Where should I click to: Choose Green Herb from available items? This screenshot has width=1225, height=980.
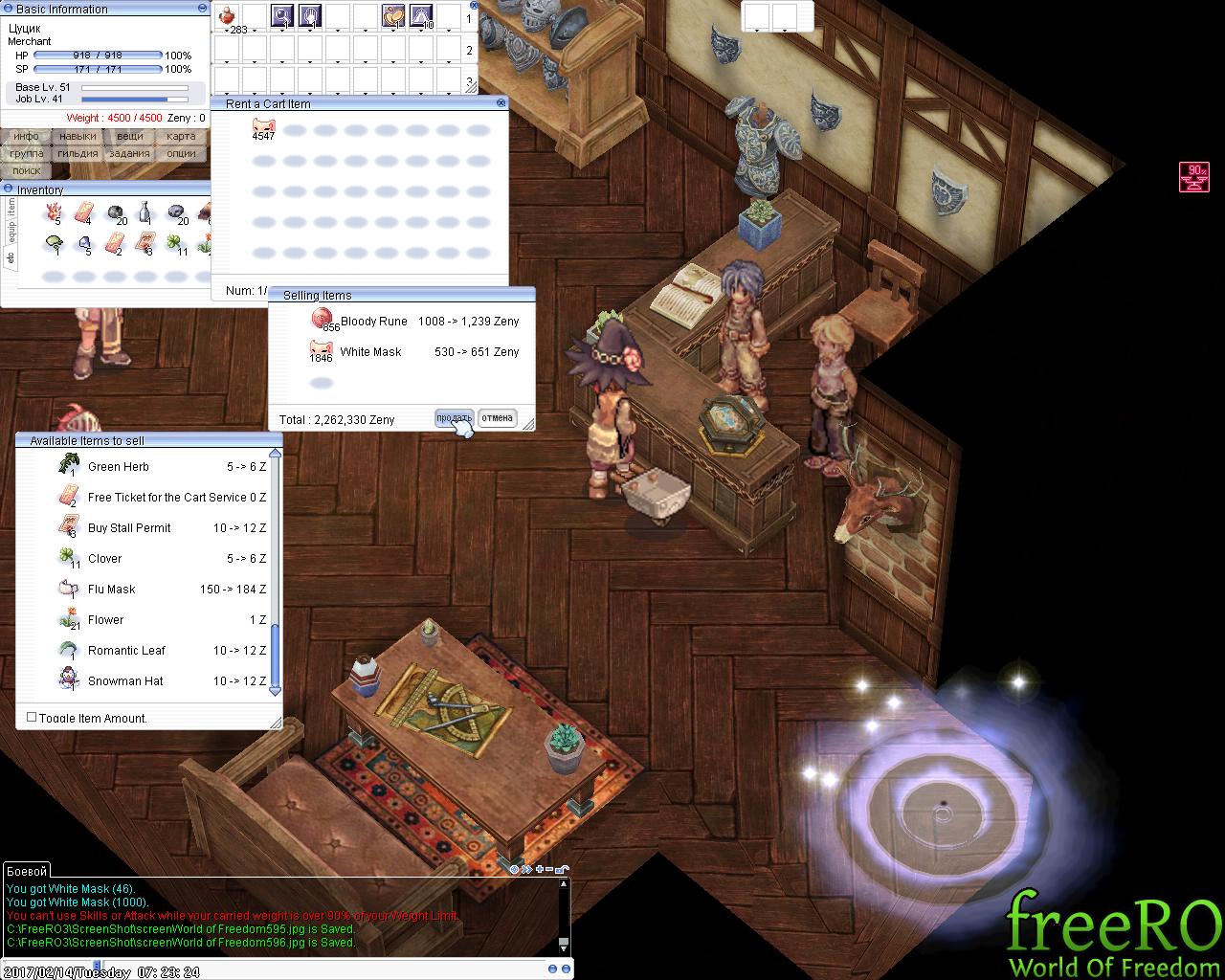[118, 467]
